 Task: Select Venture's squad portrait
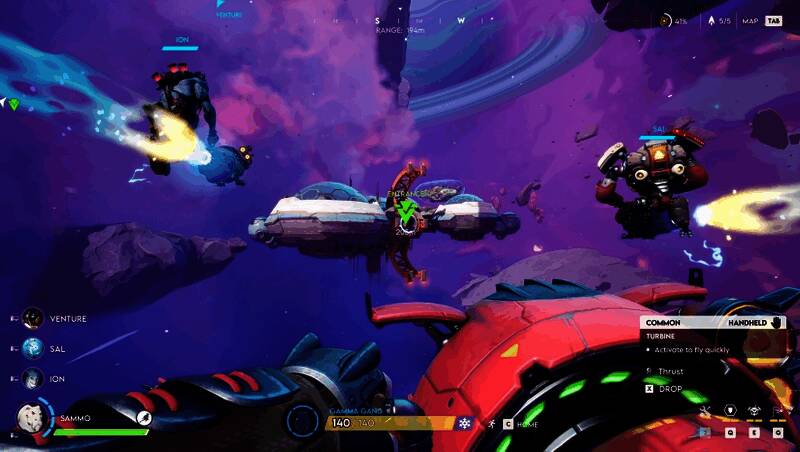click(x=33, y=318)
